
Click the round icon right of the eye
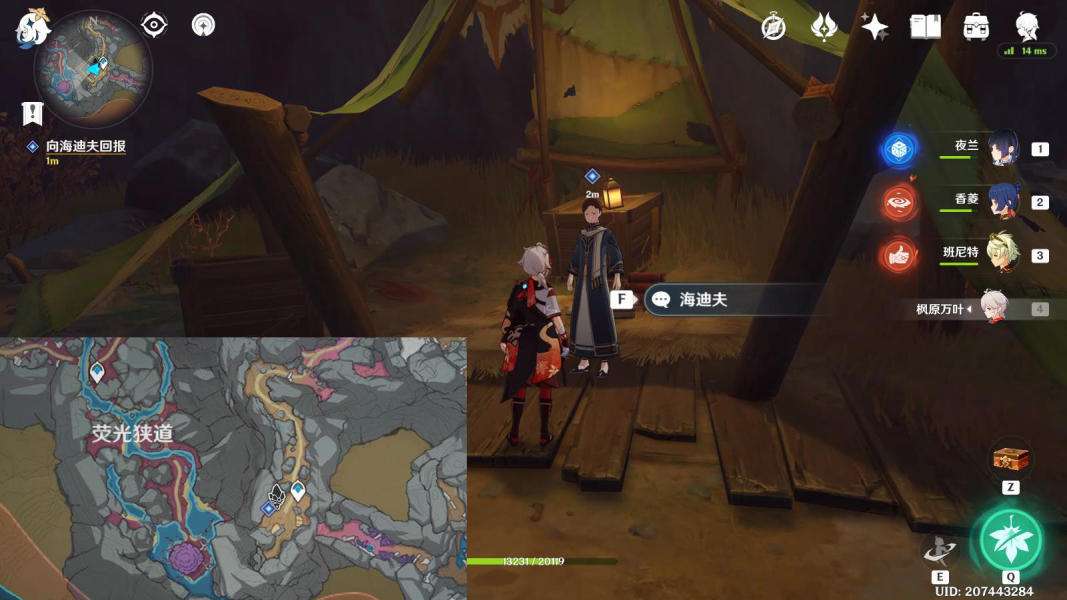pyautogui.click(x=203, y=25)
